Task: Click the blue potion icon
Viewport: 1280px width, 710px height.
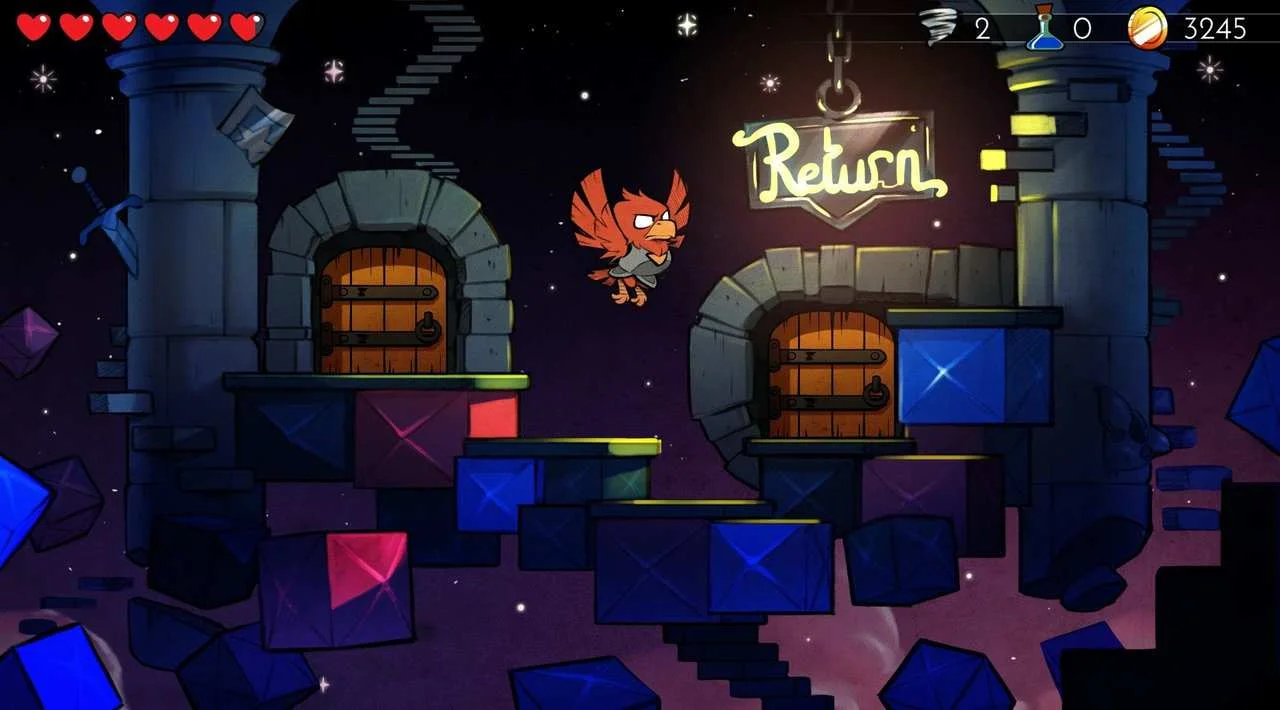Action: pyautogui.click(x=1044, y=27)
